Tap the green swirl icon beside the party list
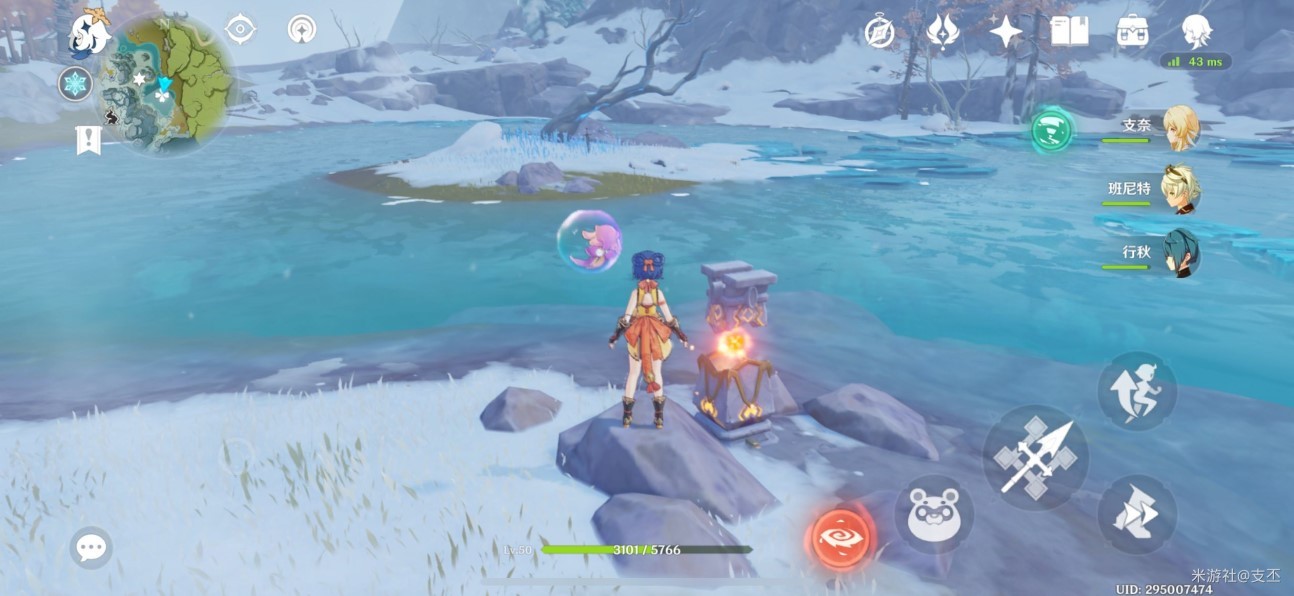Viewport: 1294px width, 596px height. tap(1052, 130)
